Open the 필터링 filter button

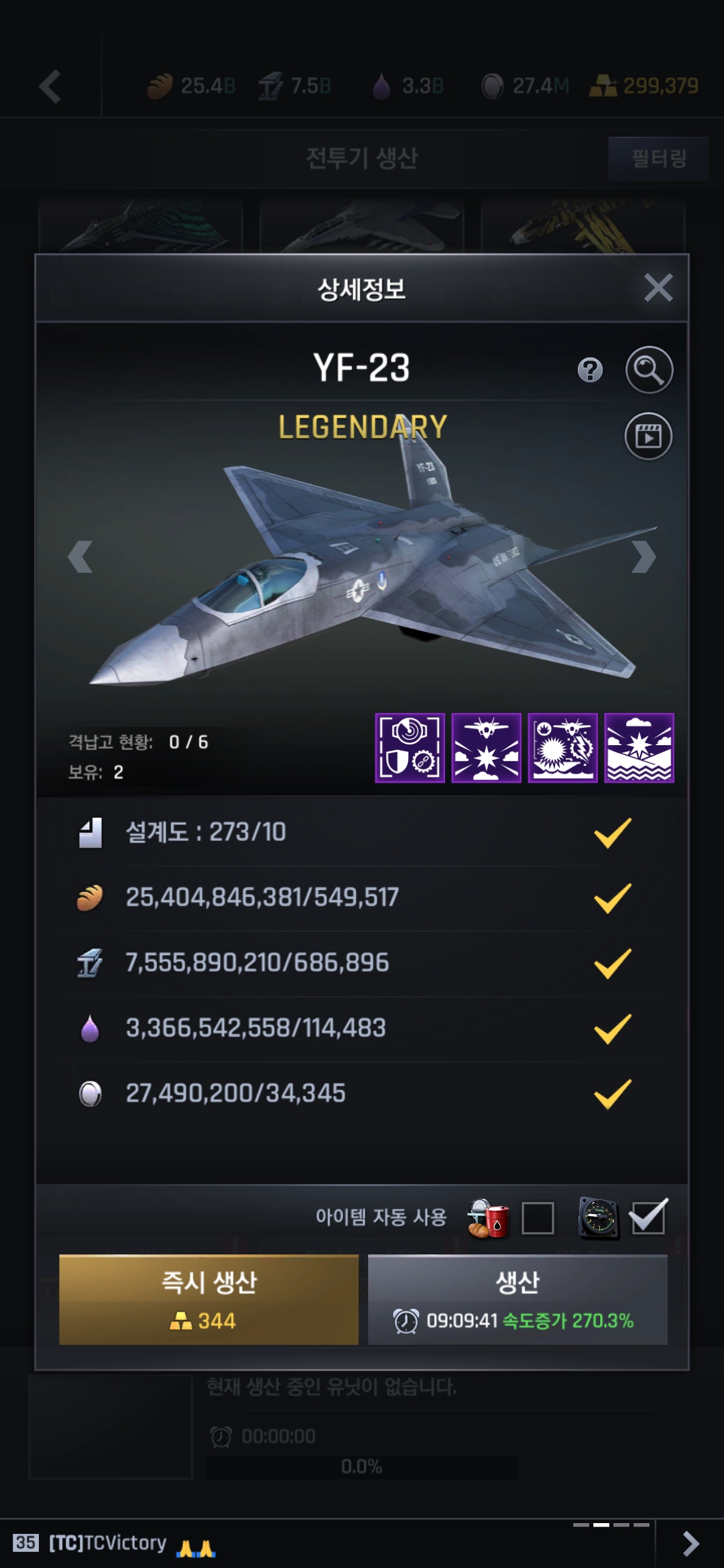coord(658,159)
